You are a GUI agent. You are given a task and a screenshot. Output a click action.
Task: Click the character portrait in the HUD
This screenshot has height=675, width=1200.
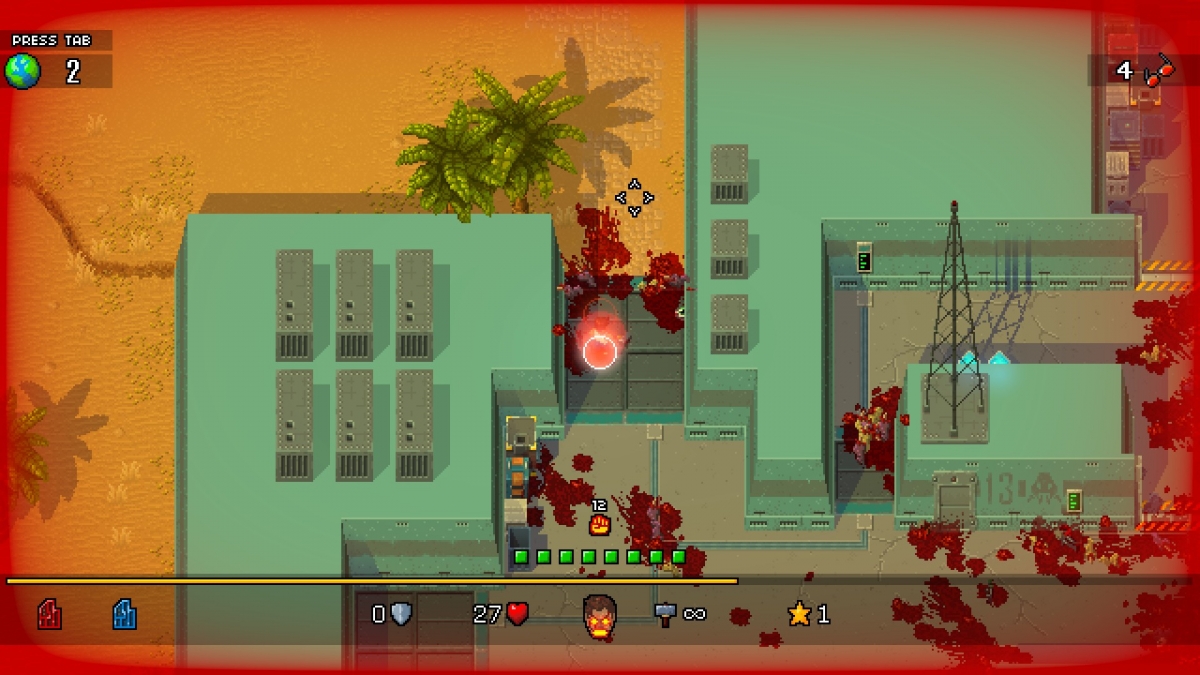click(x=600, y=615)
